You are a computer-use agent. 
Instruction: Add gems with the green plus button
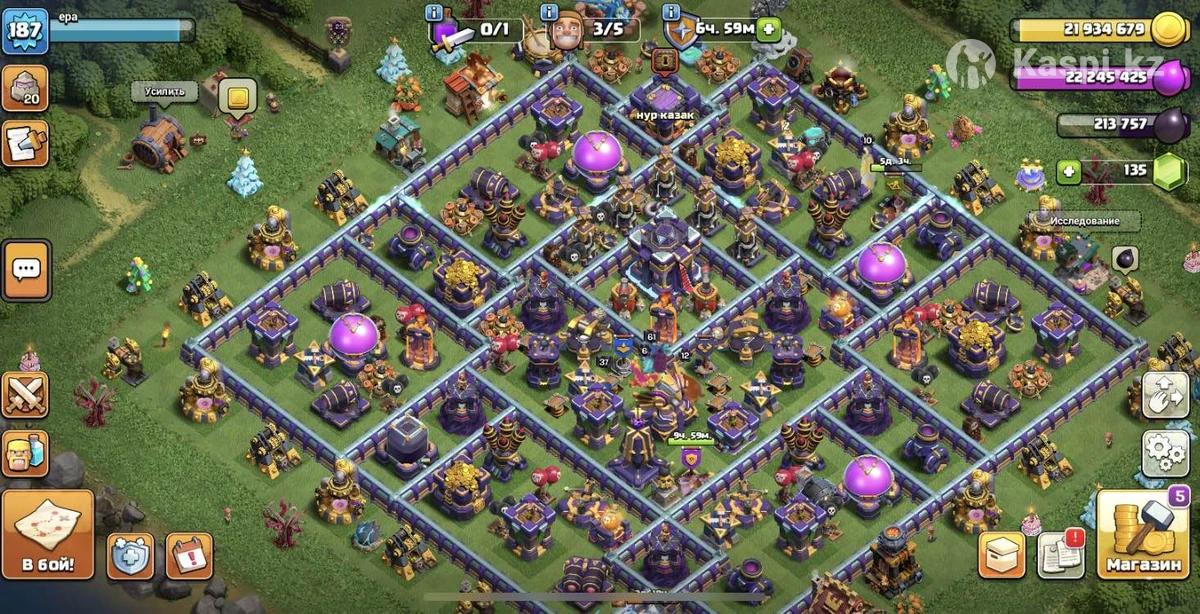[1070, 171]
